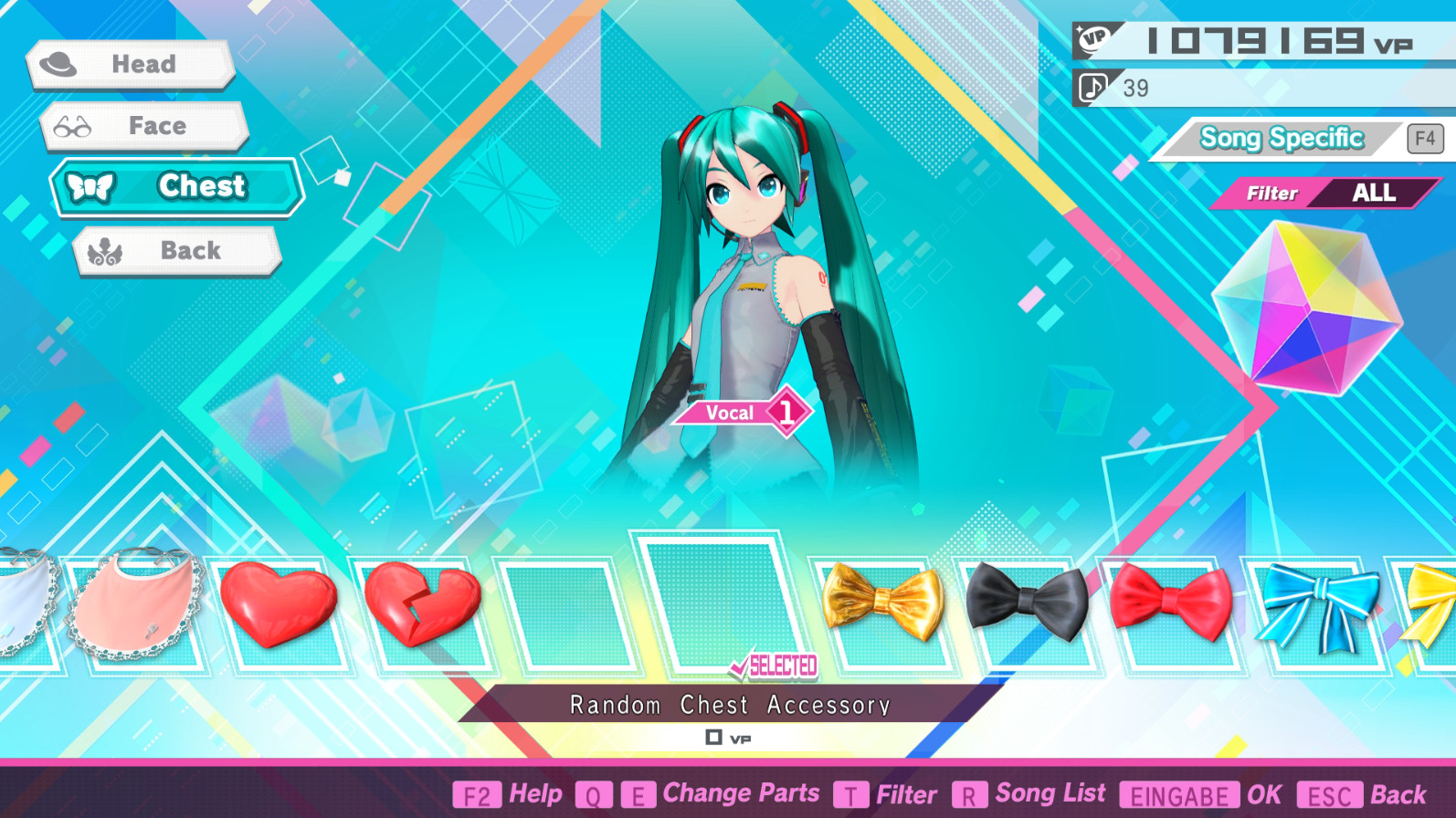This screenshot has width=1456, height=818.
Task: Click the song progress bar showing 39
Action: 1261,88
